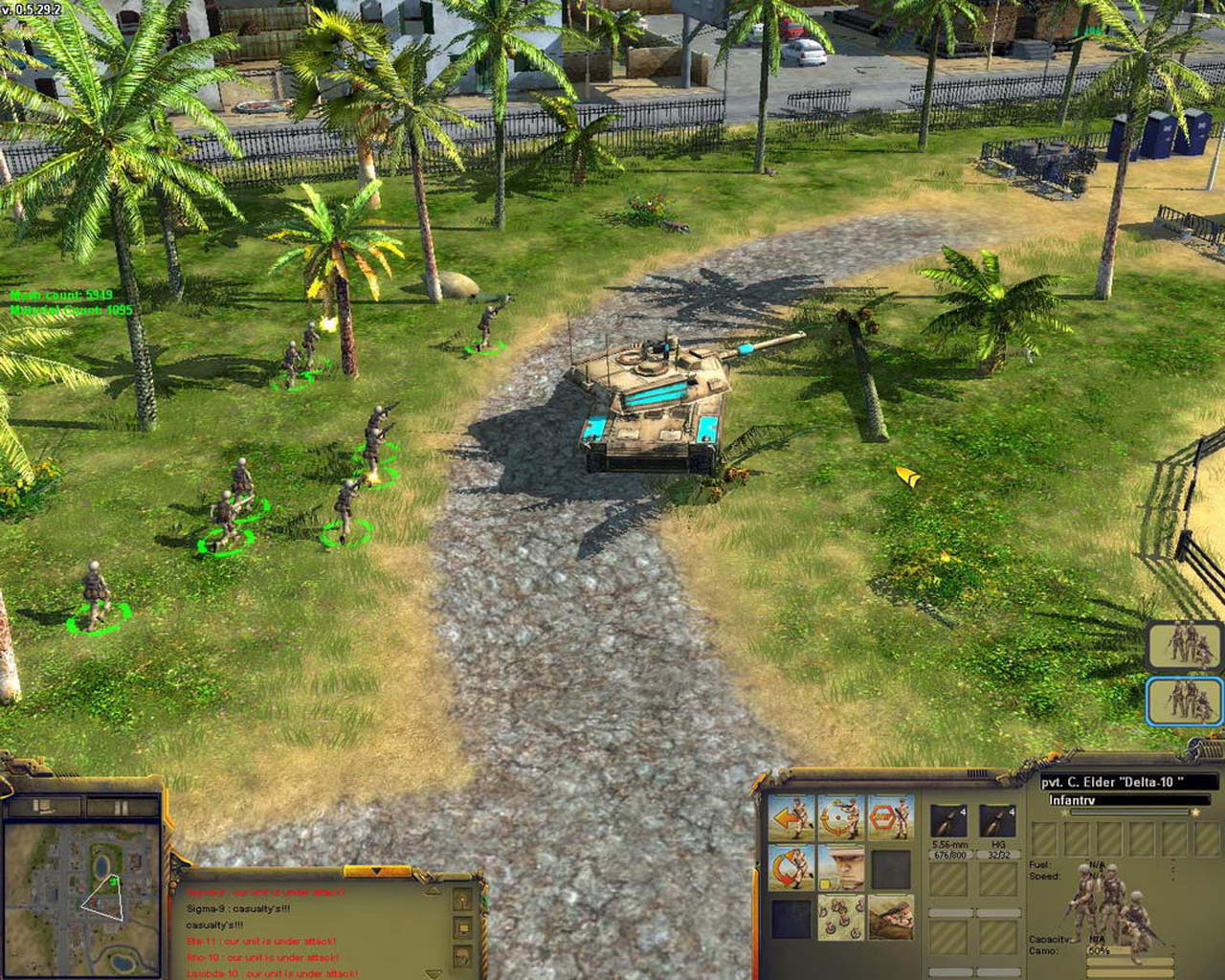Image resolution: width=1225 pixels, height=980 pixels.
Task: Click the soldier face portrait command
Action: pos(841,868)
